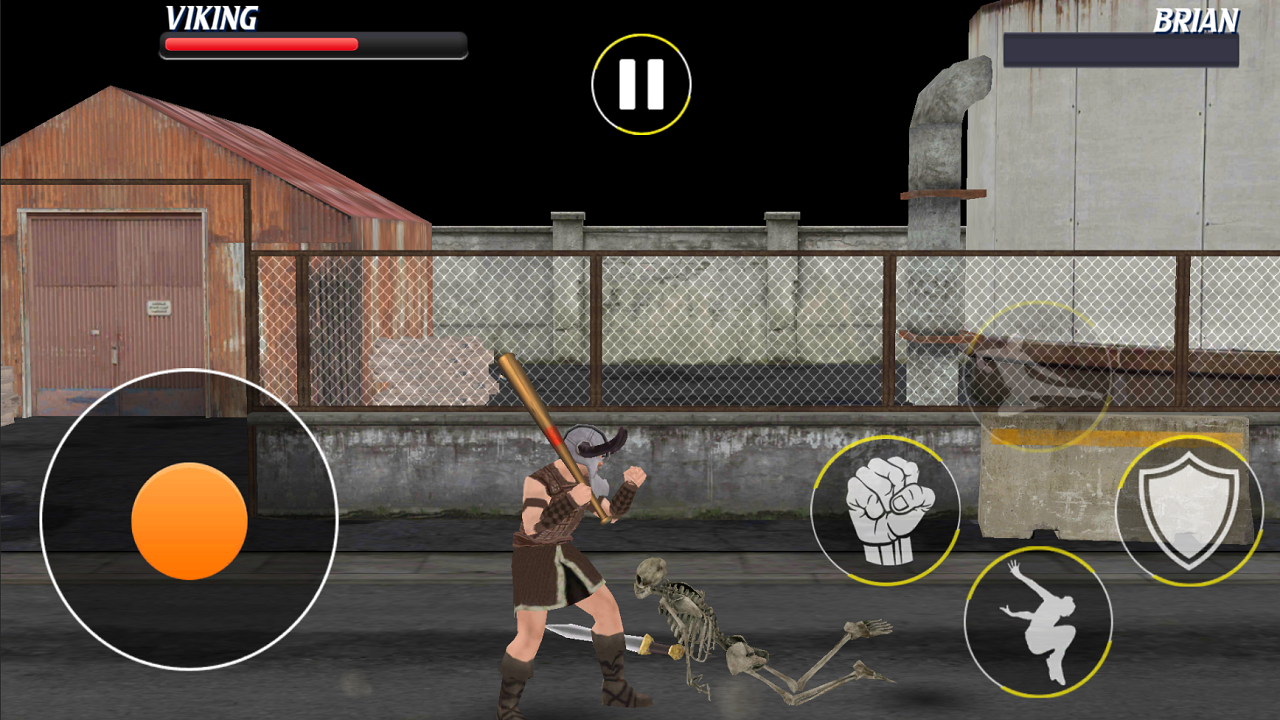The height and width of the screenshot is (720, 1280).
Task: Click the VIKING name label
Action: (x=211, y=18)
